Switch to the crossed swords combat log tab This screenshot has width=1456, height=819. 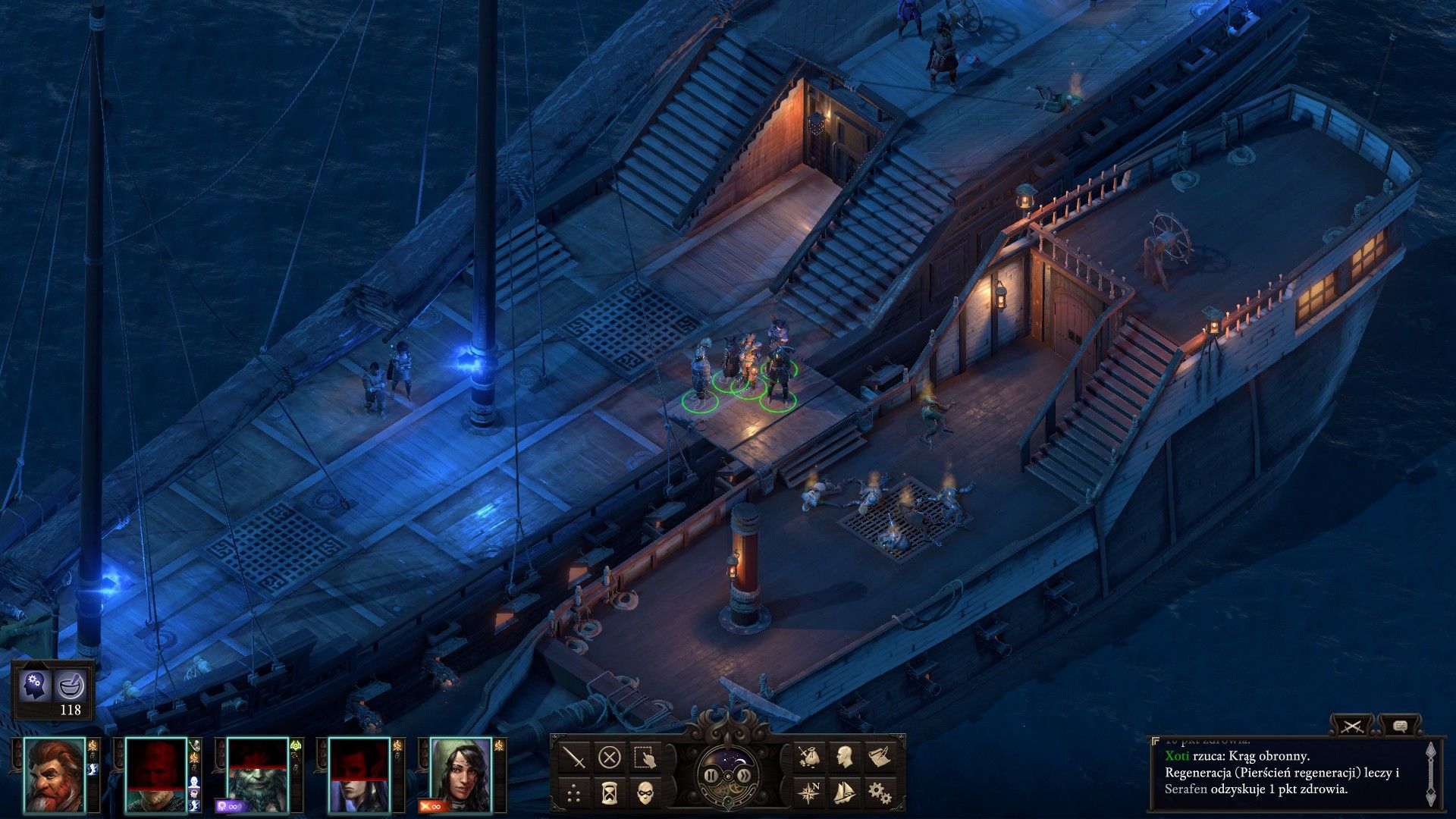(x=1352, y=726)
